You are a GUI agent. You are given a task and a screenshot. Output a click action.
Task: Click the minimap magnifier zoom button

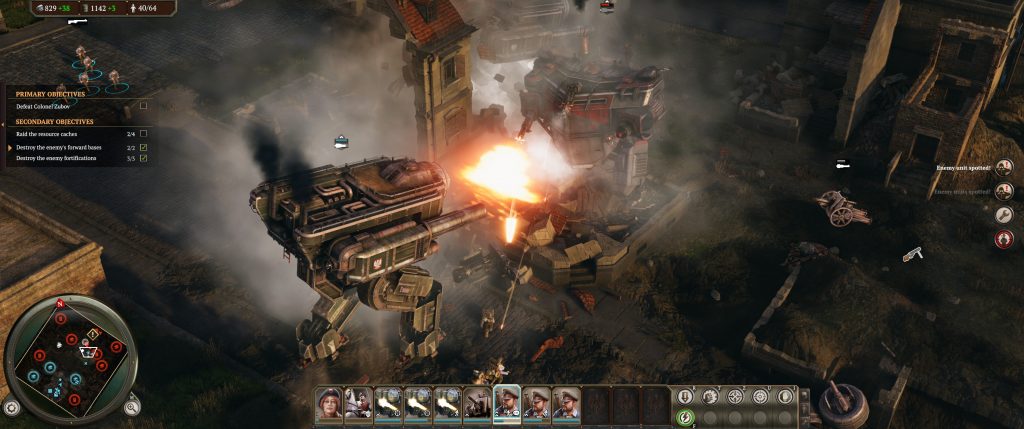(x=132, y=407)
